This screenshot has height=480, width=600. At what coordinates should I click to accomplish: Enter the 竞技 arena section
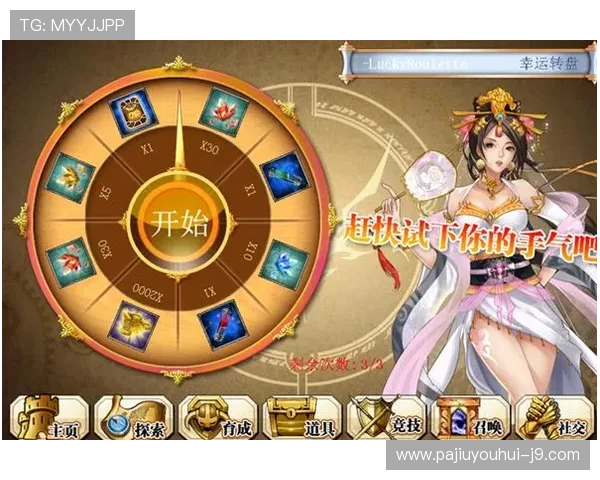click(386, 418)
